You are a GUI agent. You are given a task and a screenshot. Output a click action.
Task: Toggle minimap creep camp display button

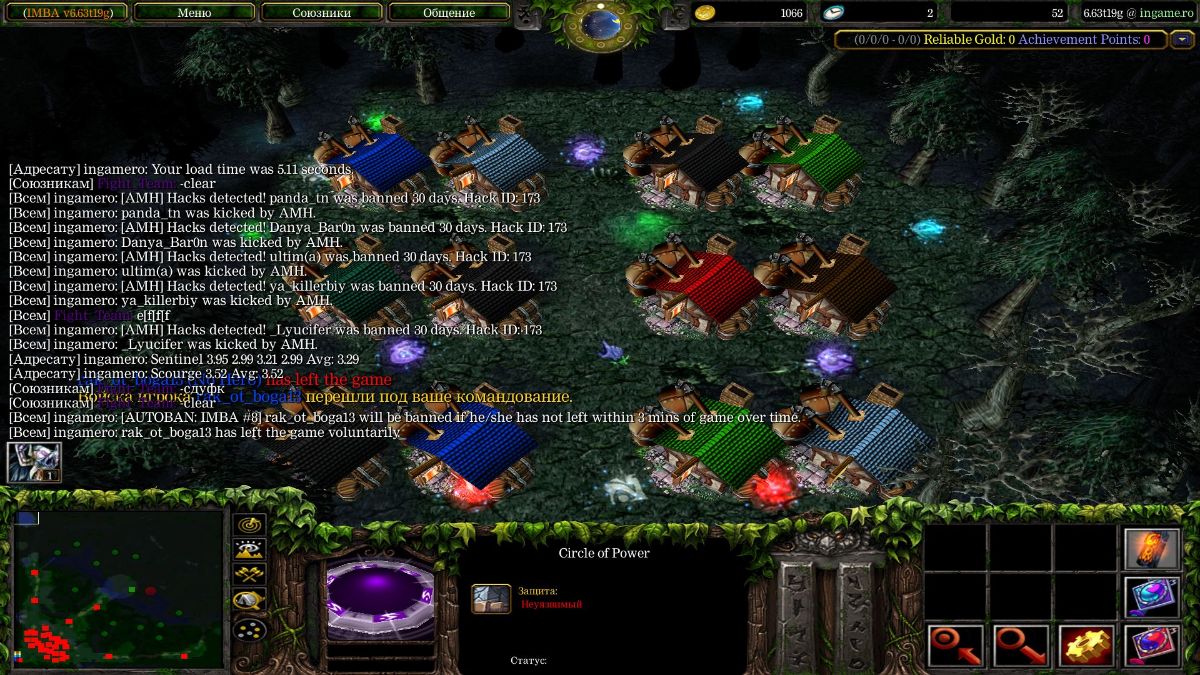(248, 600)
